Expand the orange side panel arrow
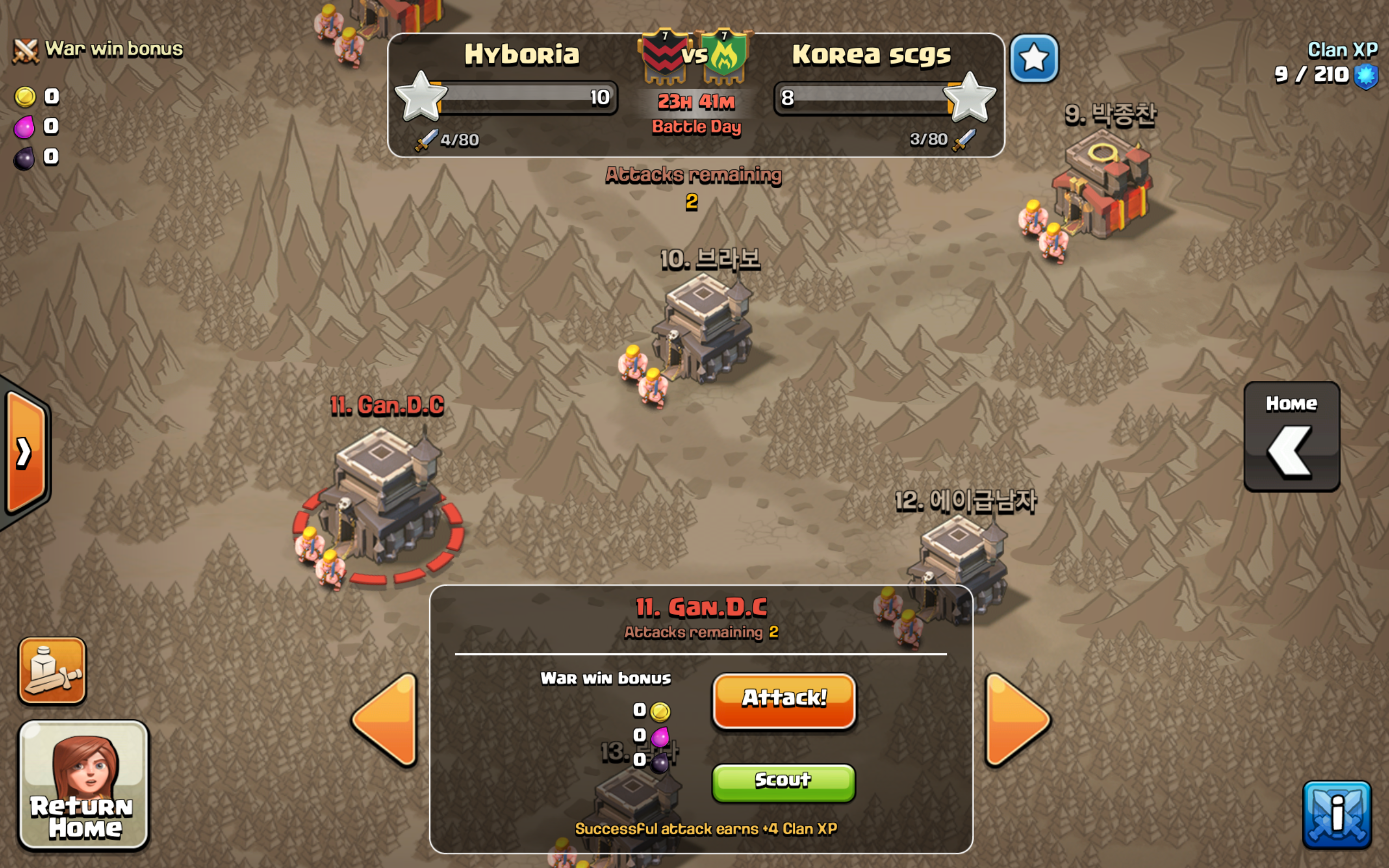Image resolution: width=1389 pixels, height=868 pixels. (x=26, y=453)
